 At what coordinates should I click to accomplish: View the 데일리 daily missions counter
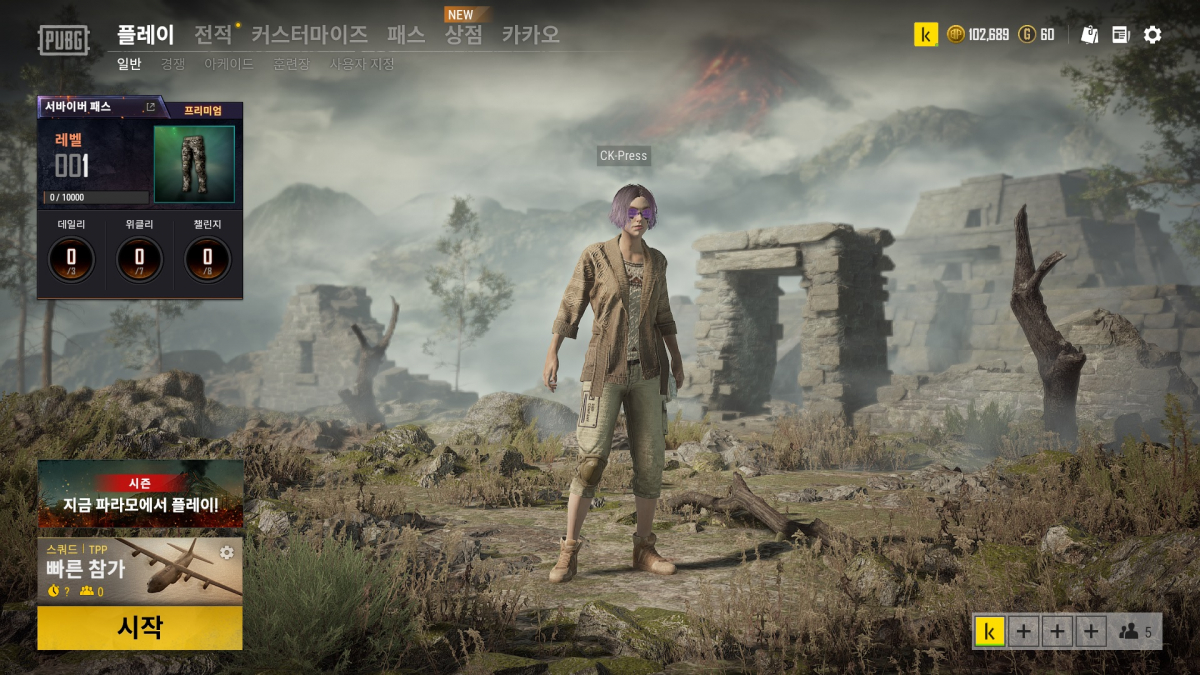[x=72, y=259]
